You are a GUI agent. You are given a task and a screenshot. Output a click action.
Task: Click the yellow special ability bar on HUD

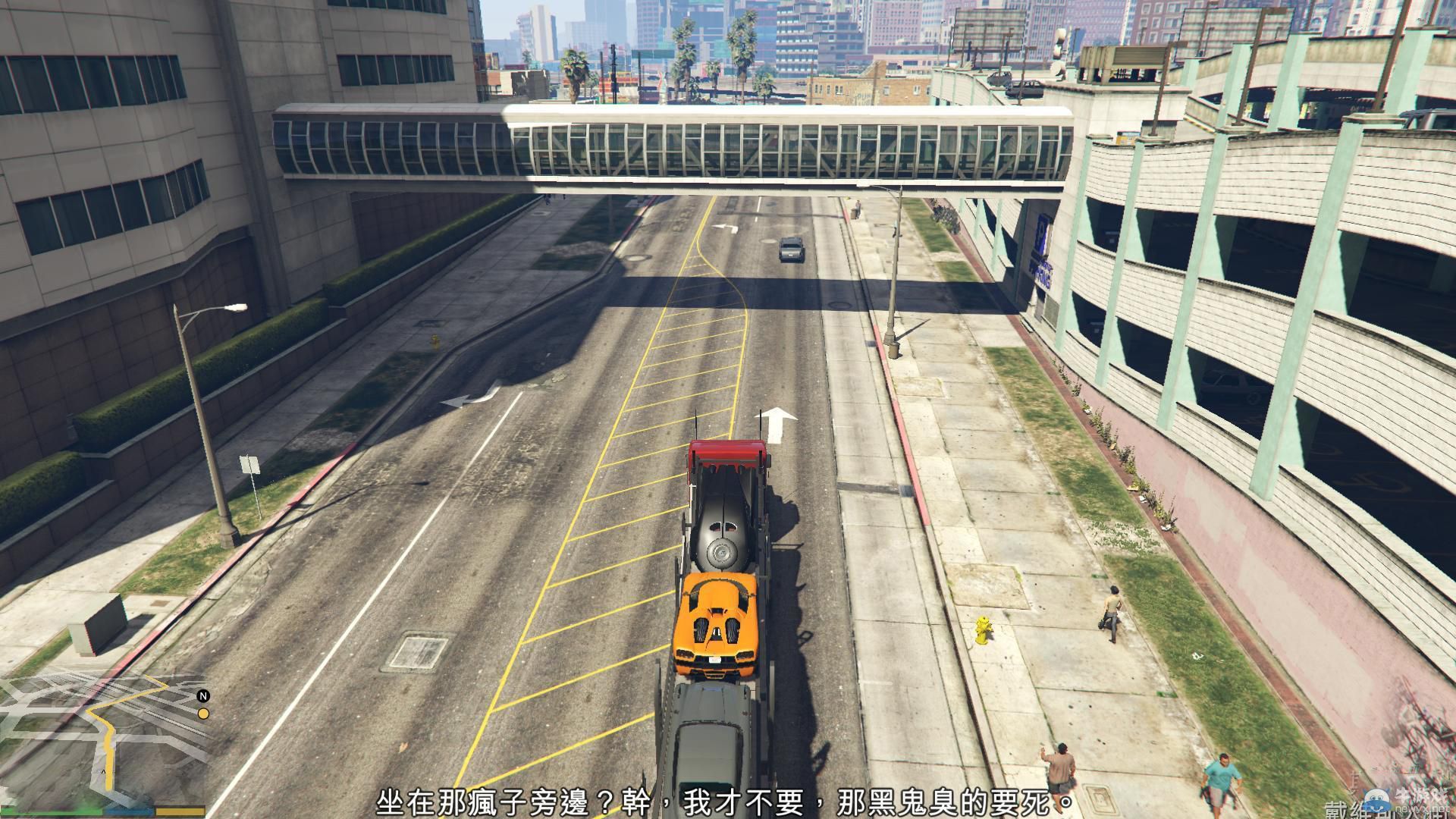click(x=180, y=811)
